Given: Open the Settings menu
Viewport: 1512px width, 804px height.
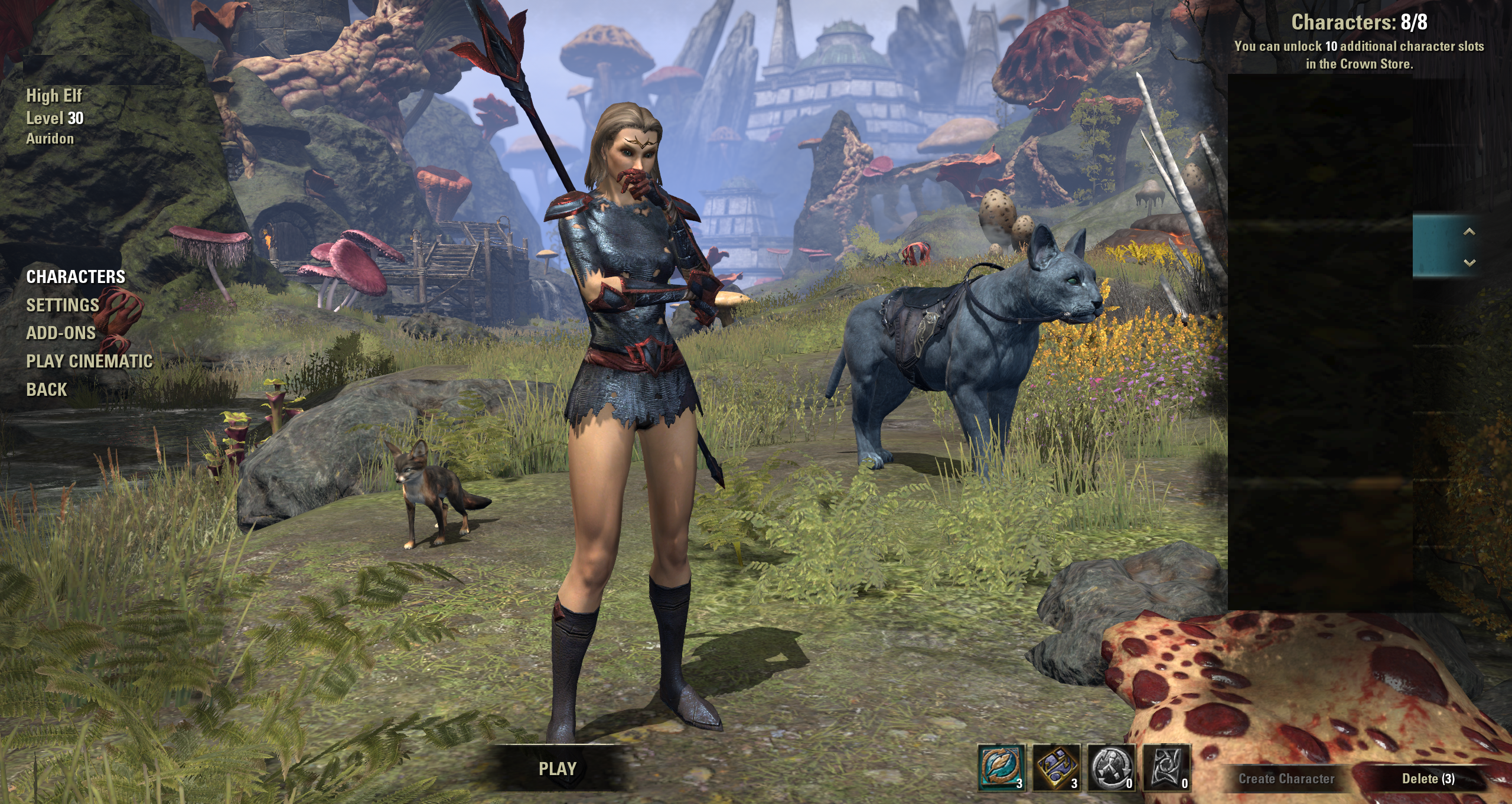Looking at the screenshot, I should coord(63,305).
